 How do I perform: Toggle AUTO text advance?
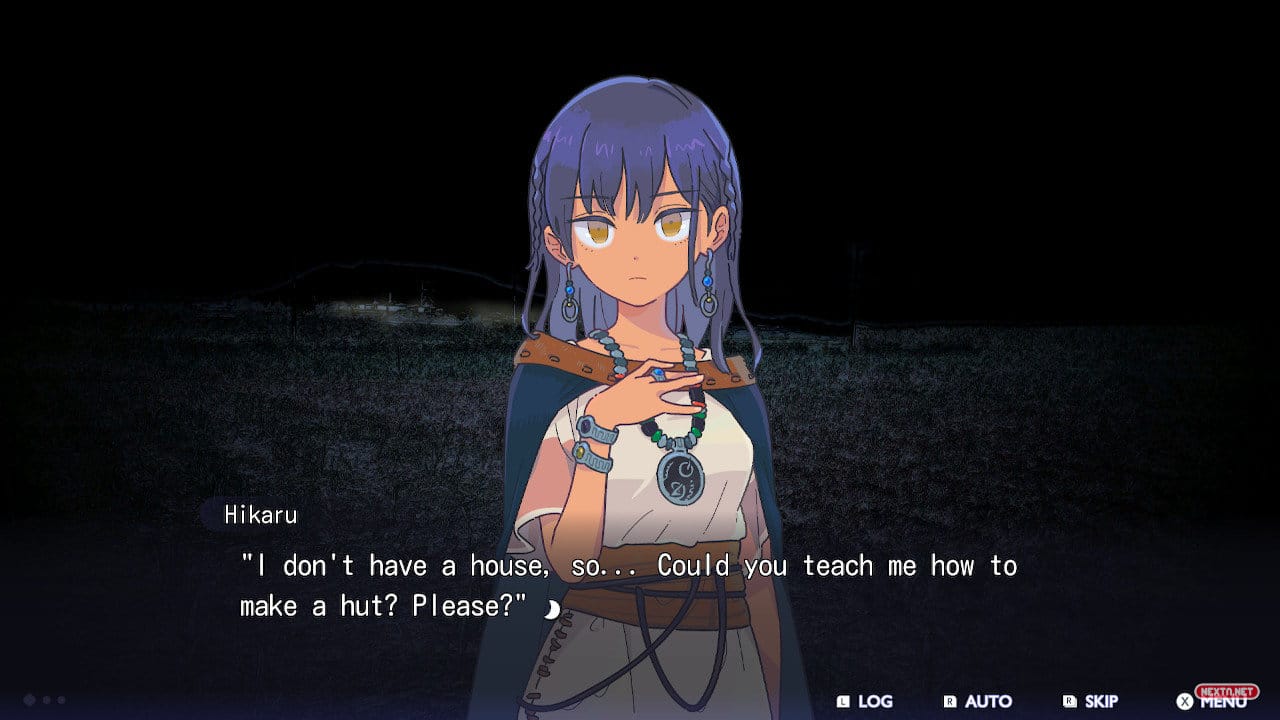978,701
